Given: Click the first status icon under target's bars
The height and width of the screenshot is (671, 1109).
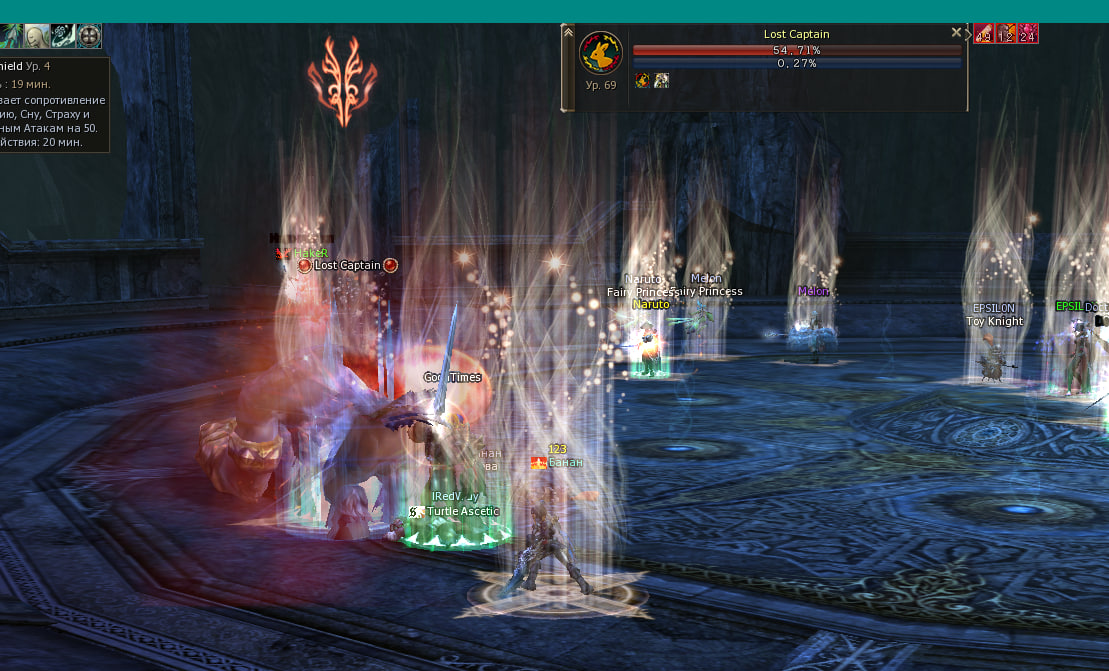Looking at the screenshot, I should tap(643, 80).
